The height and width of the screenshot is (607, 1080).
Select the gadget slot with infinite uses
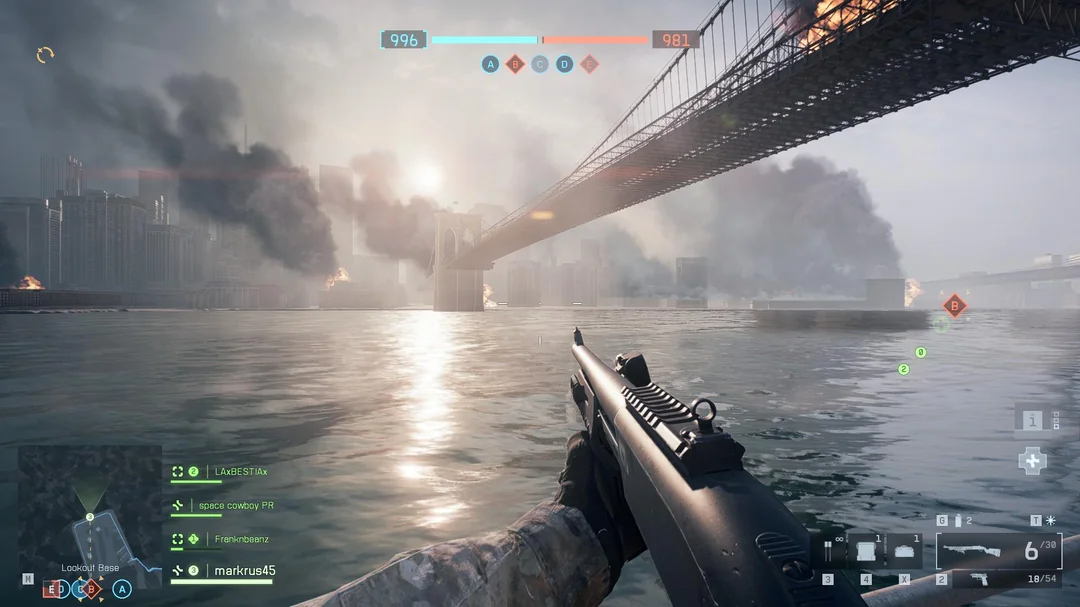coord(829,551)
